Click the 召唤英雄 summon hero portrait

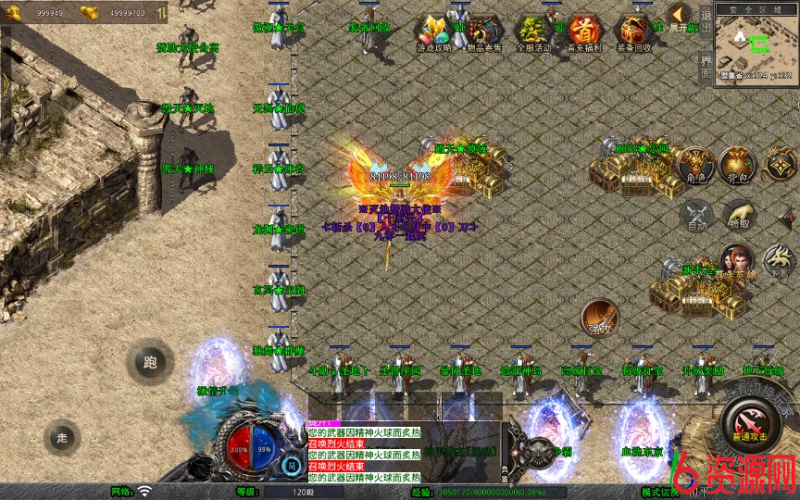[737, 262]
